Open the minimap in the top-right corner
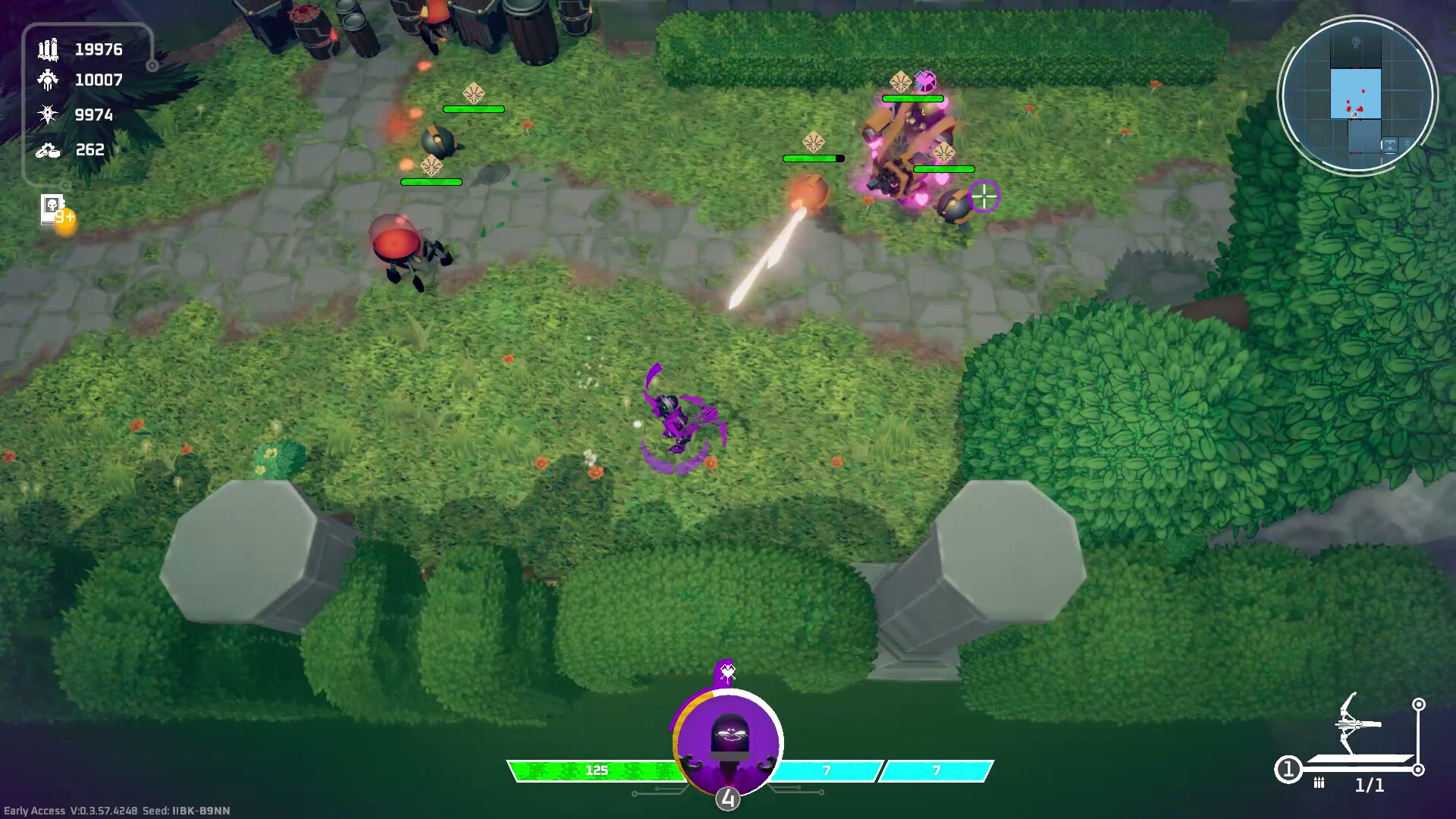Viewport: 1456px width, 819px height. point(1357,94)
